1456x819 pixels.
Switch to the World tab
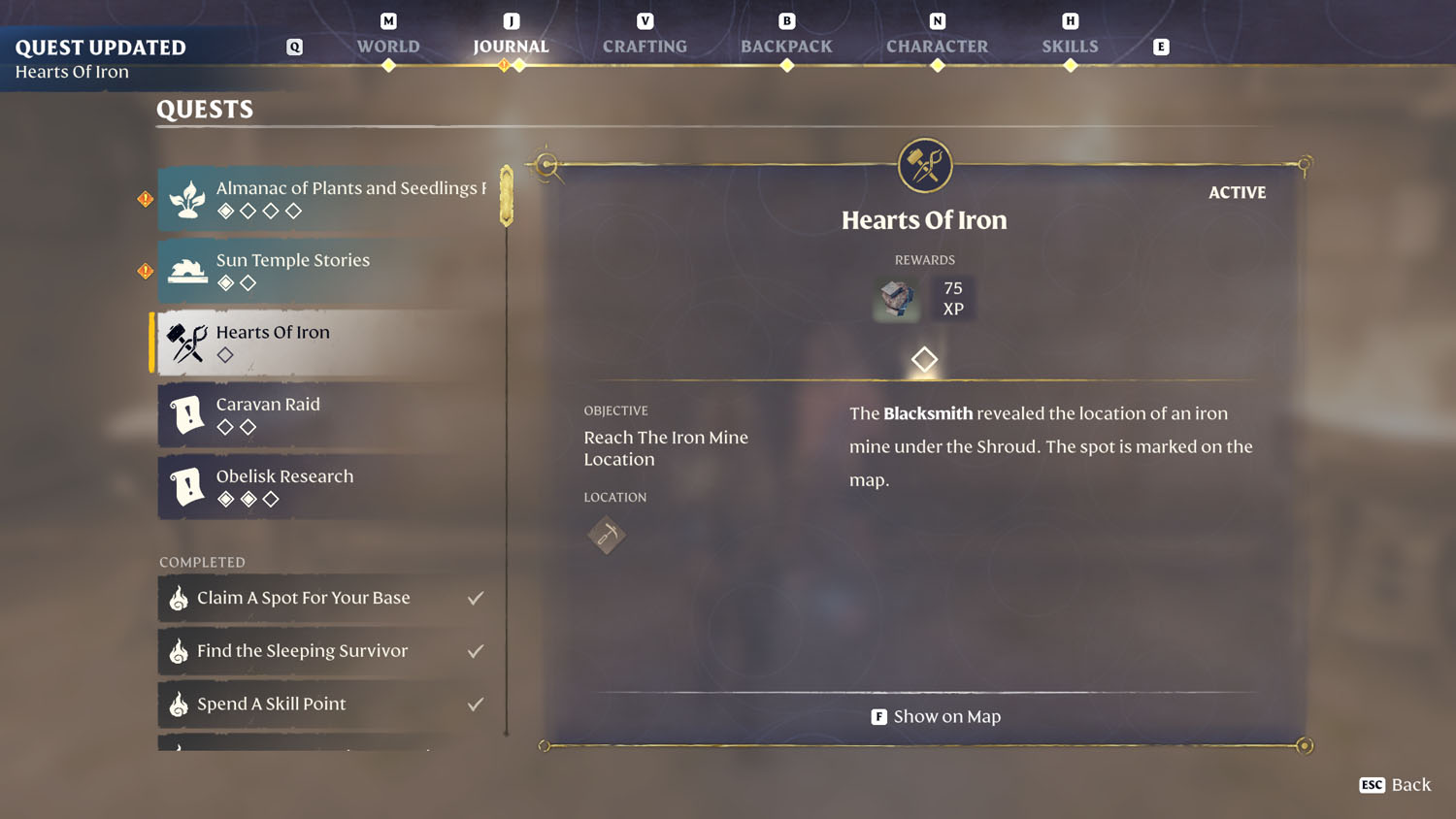click(x=388, y=46)
